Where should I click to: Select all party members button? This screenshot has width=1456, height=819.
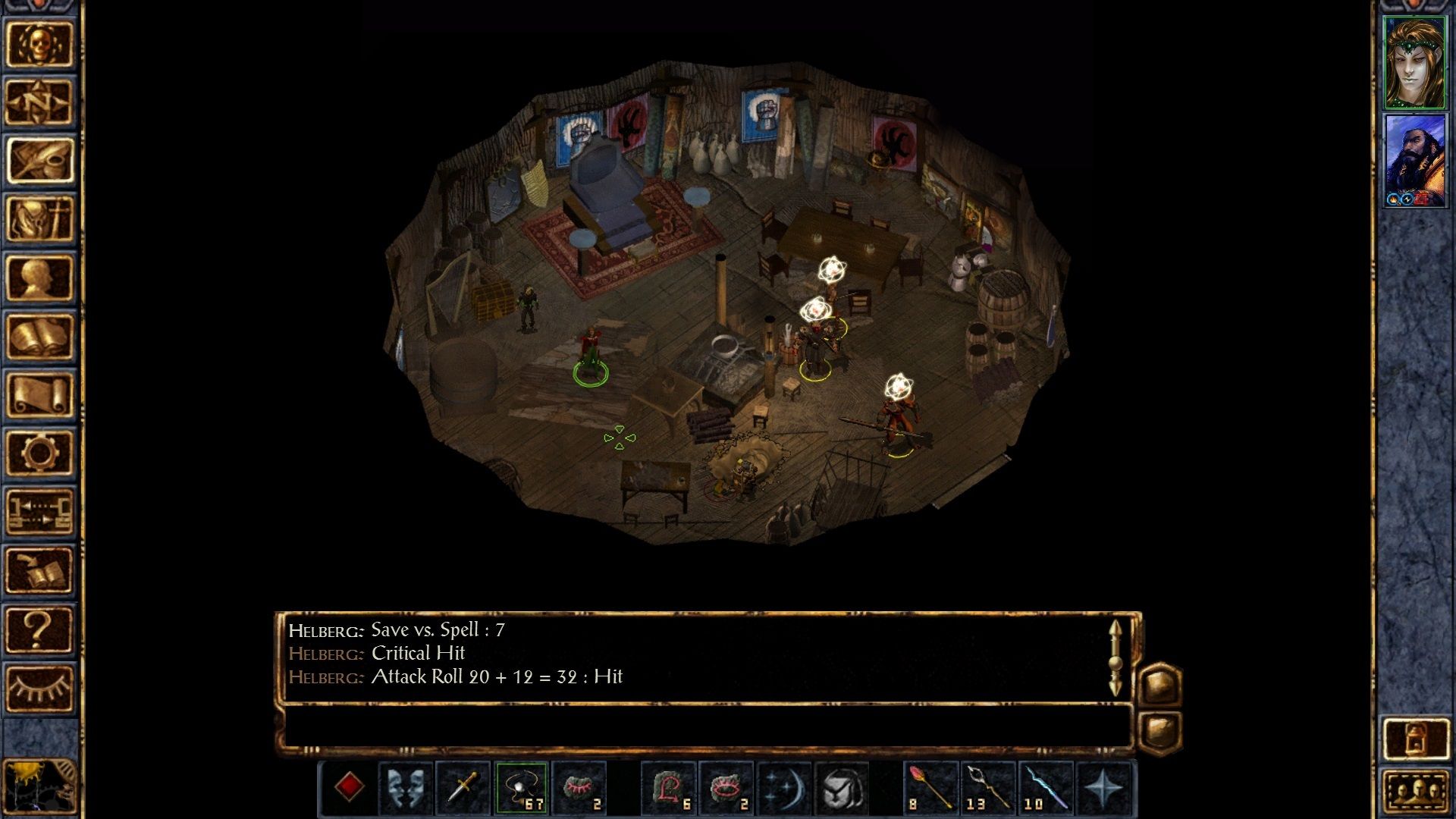pyautogui.click(x=1415, y=792)
